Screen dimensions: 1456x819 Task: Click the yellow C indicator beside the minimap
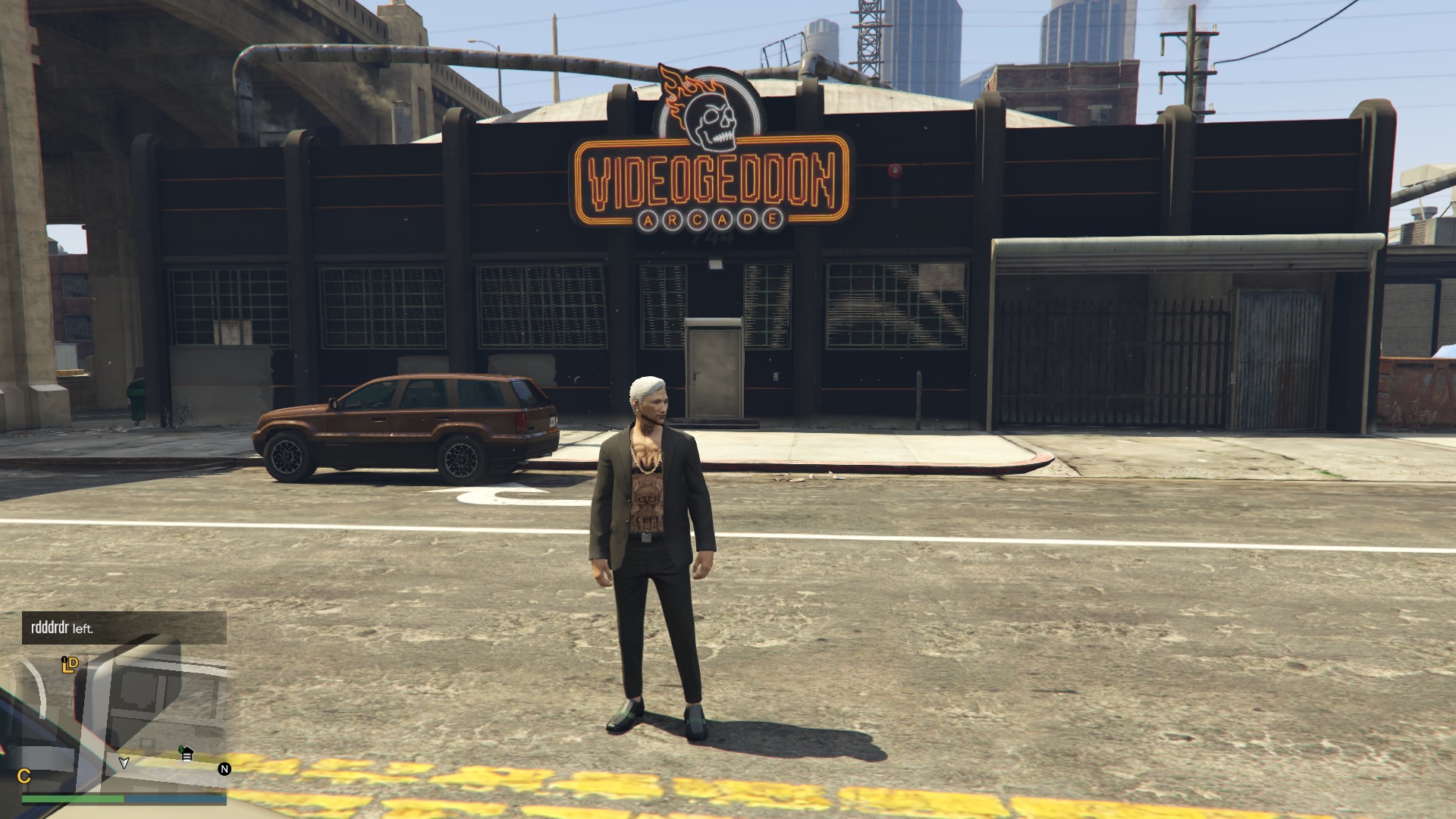[x=26, y=776]
